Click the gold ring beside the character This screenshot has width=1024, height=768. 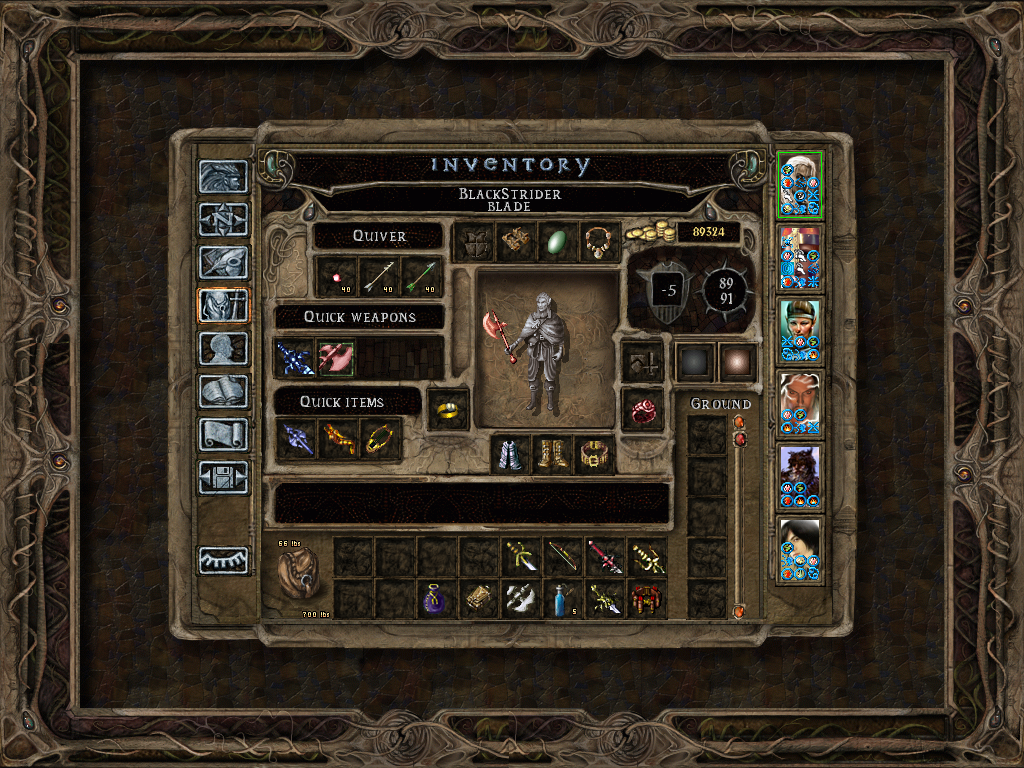(449, 410)
